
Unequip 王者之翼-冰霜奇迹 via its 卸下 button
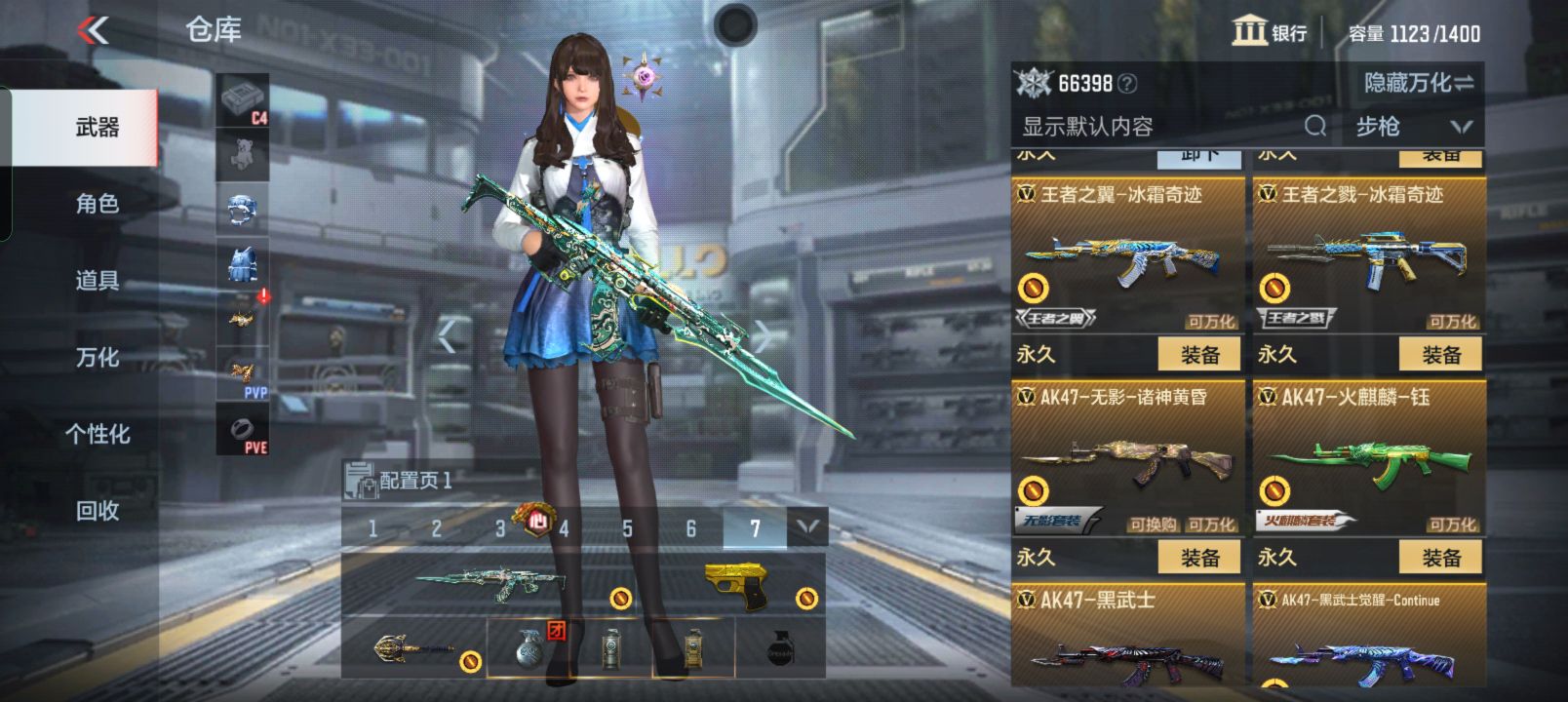coord(1200,158)
